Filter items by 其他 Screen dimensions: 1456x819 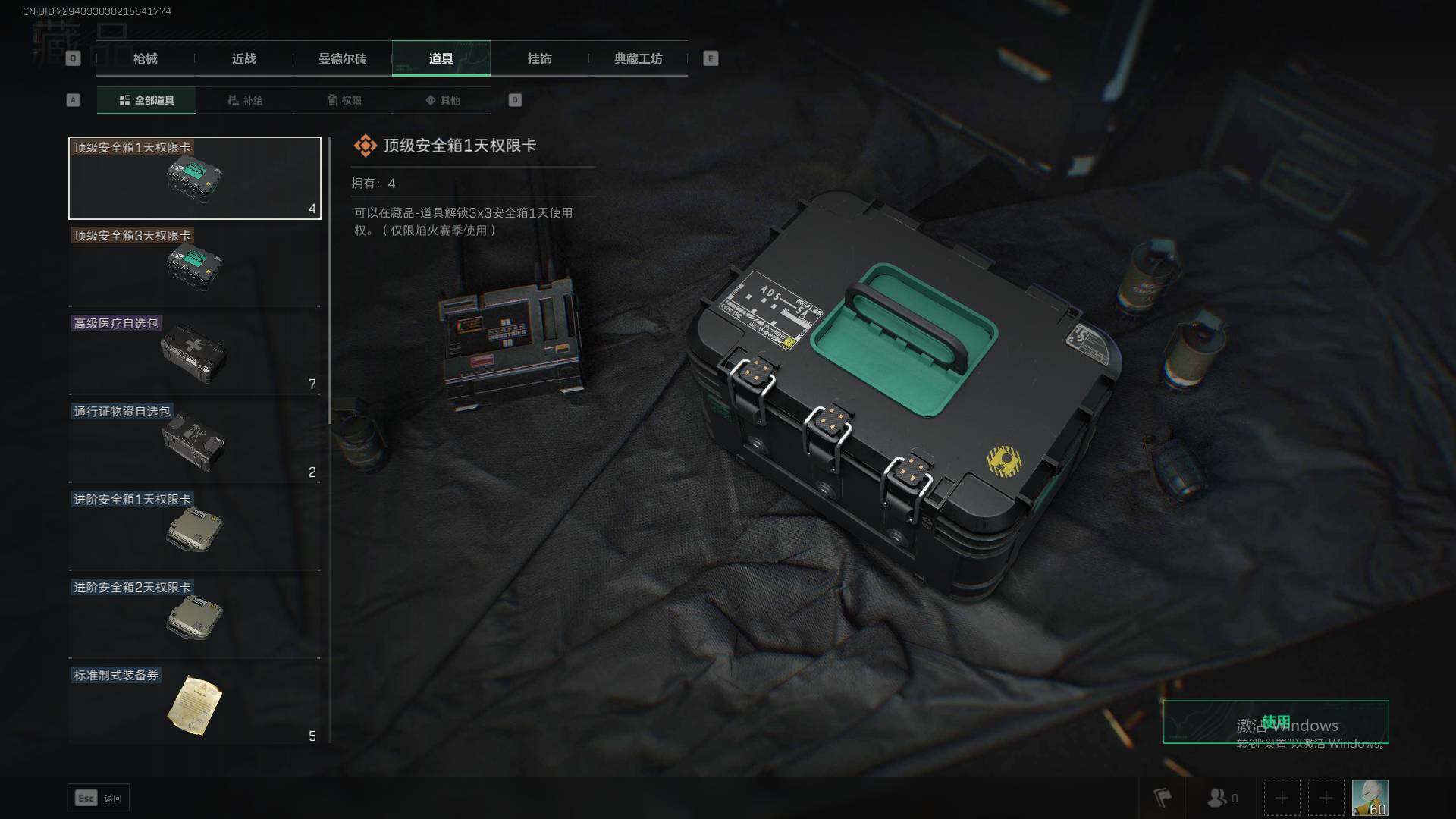click(442, 100)
